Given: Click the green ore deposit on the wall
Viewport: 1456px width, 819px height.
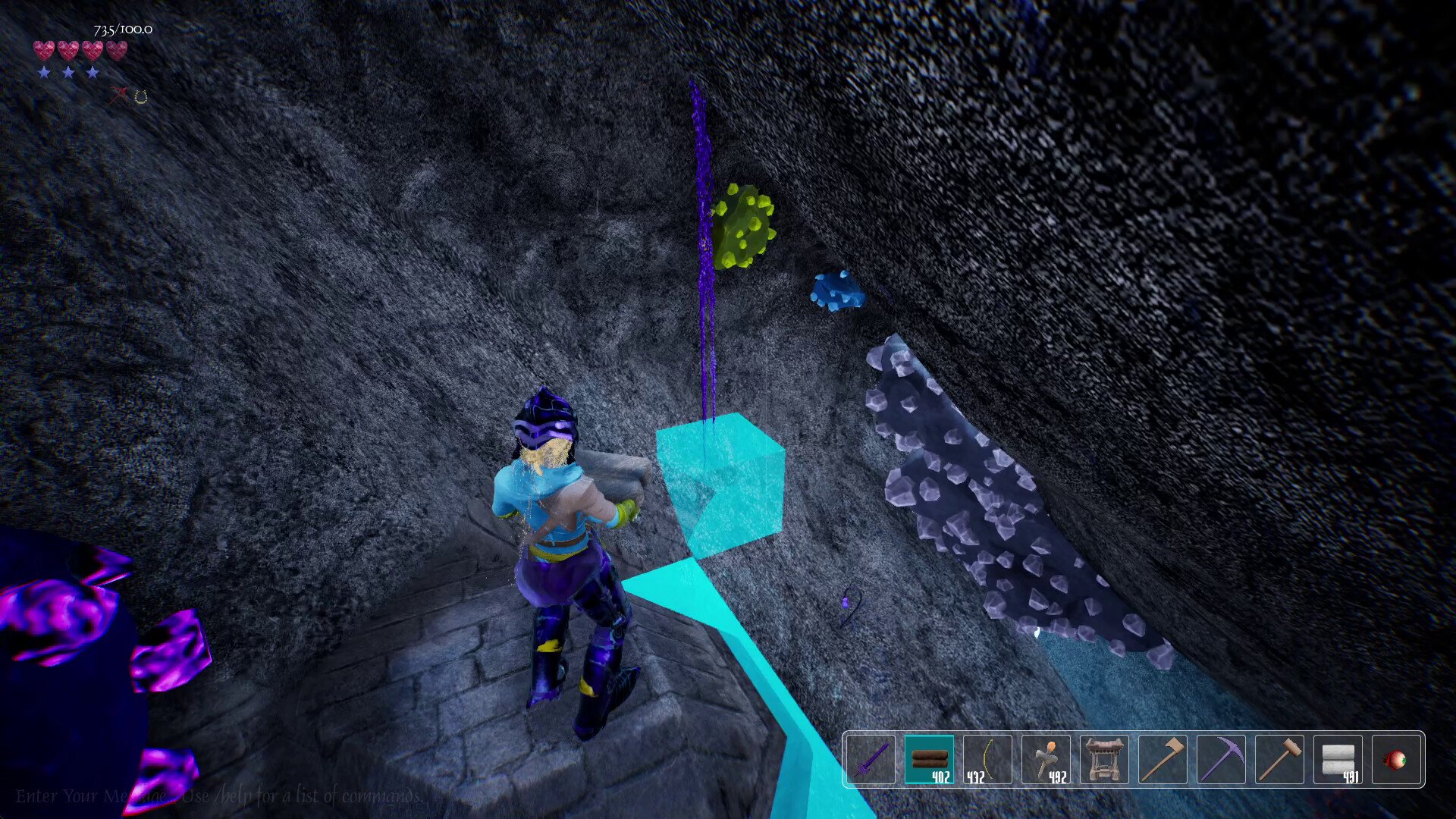Looking at the screenshot, I should click(743, 224).
